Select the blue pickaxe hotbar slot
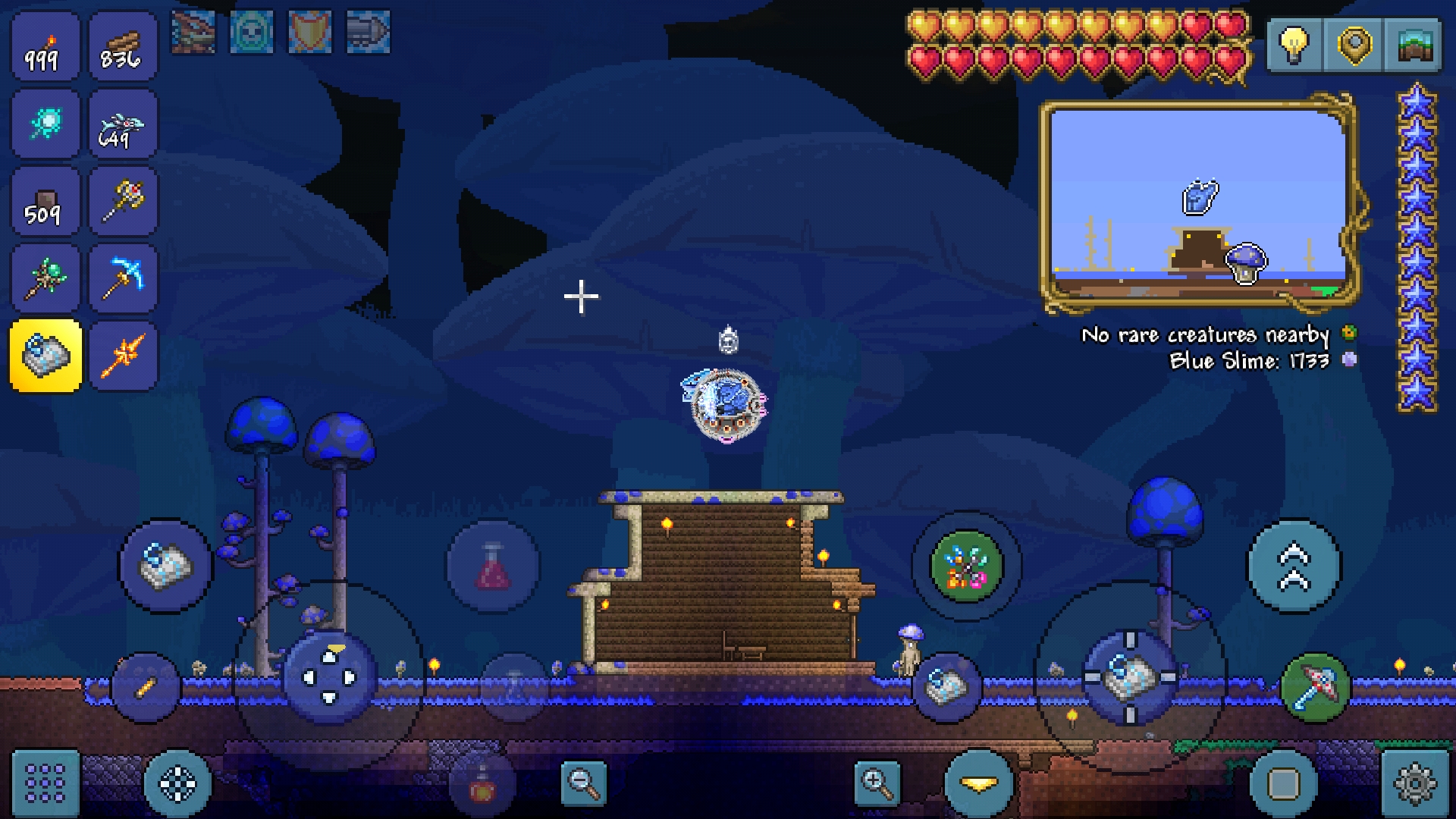Image resolution: width=1456 pixels, height=819 pixels. 121,278
